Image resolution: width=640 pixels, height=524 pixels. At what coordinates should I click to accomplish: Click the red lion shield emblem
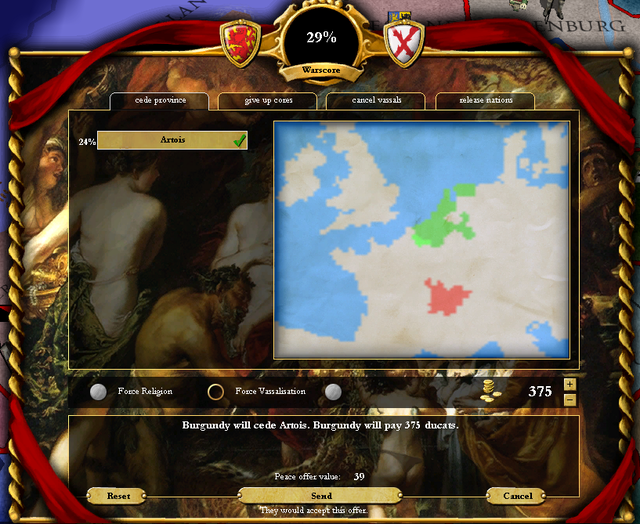point(240,41)
